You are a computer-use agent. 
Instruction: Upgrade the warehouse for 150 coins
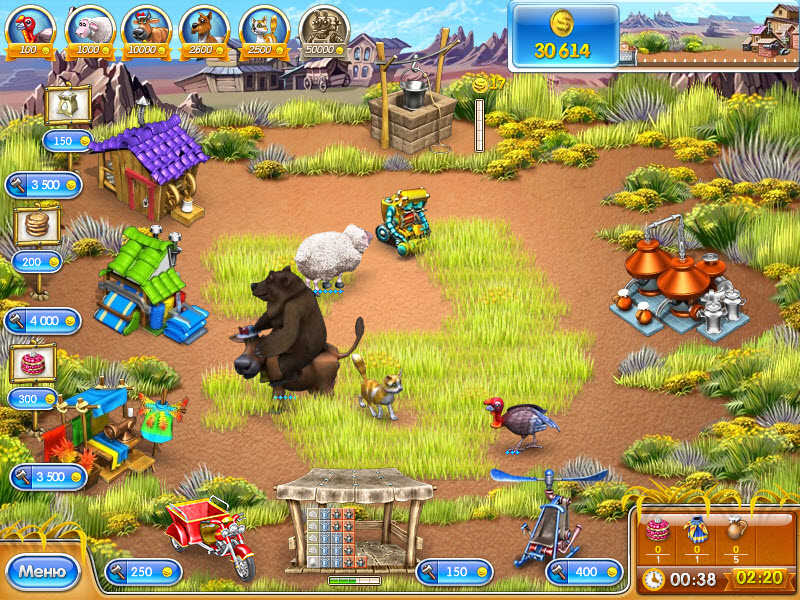pyautogui.click(x=454, y=571)
